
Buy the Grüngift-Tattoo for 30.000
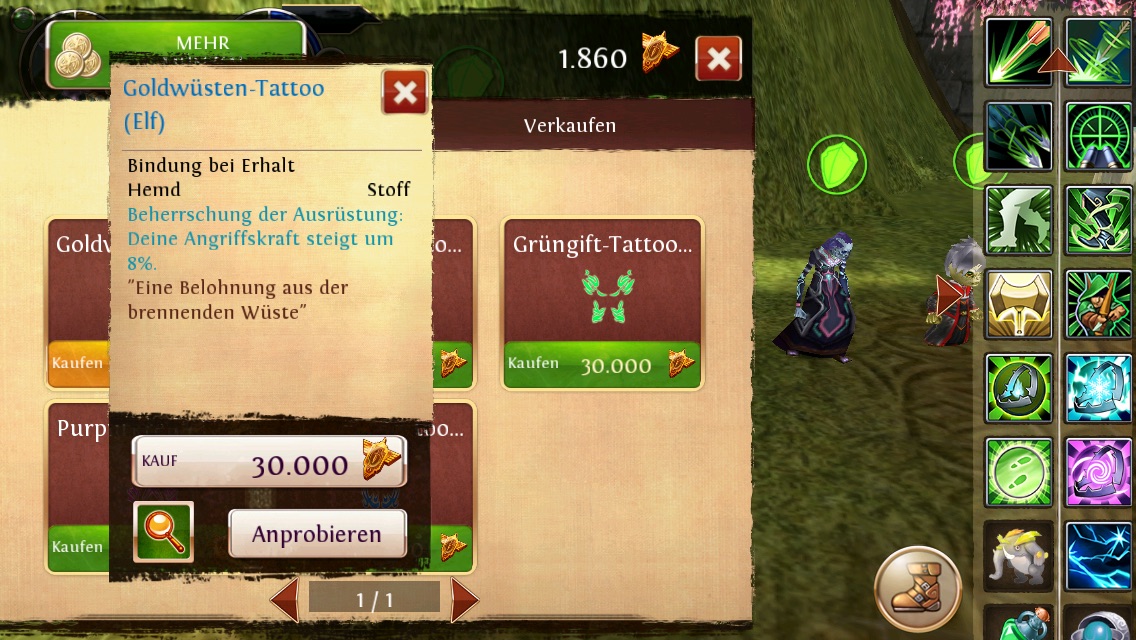click(602, 365)
